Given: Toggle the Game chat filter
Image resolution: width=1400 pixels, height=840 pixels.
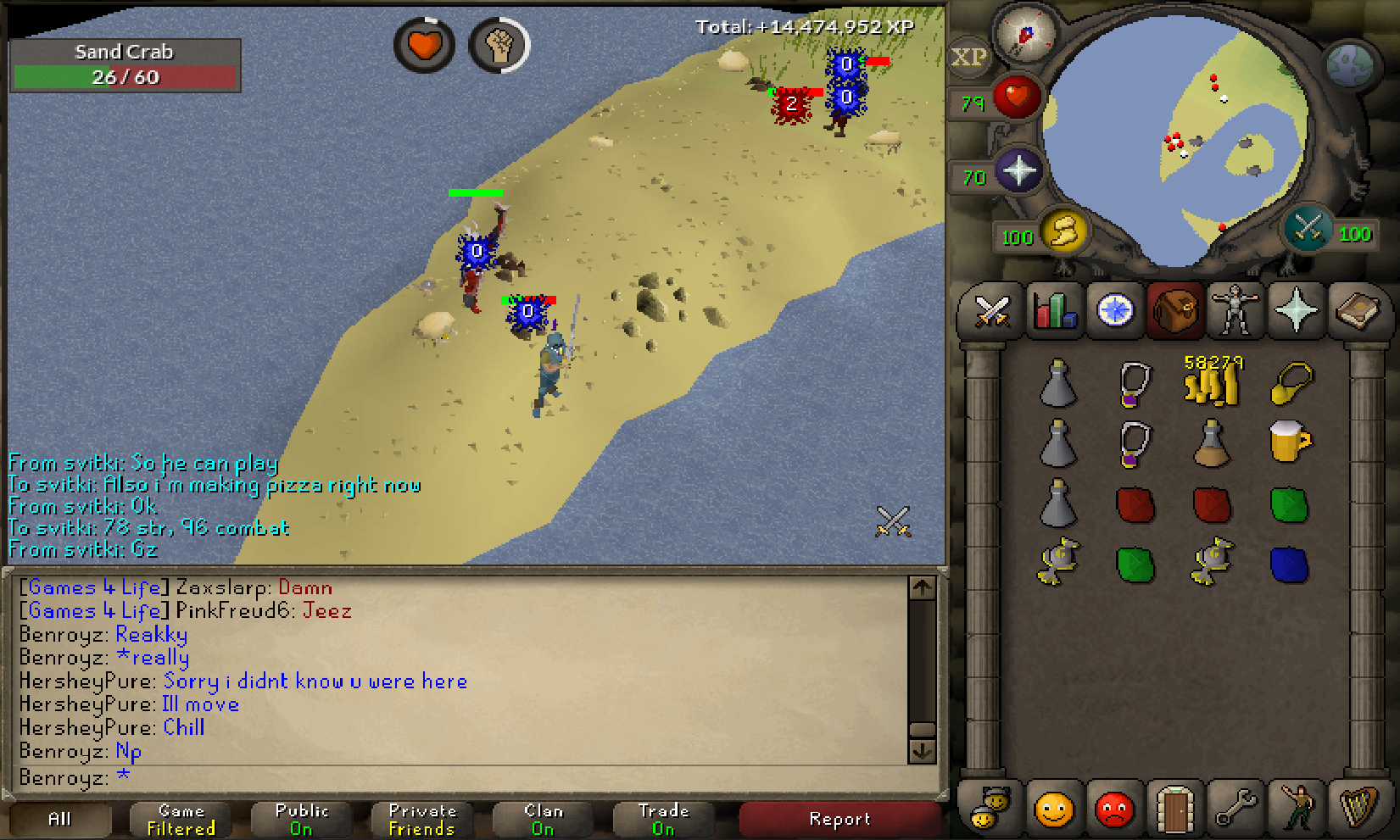Looking at the screenshot, I should tap(181, 819).
